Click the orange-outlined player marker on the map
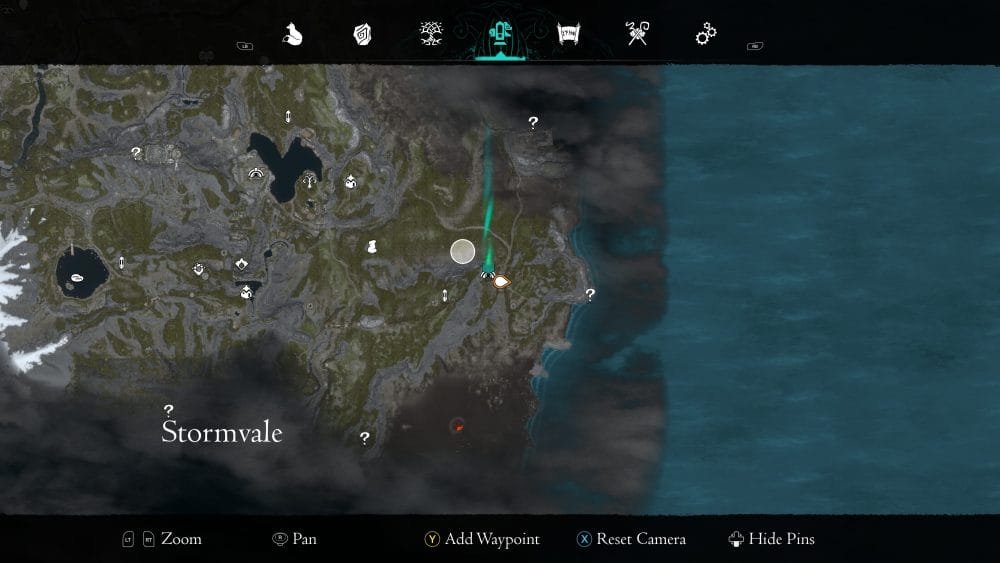This screenshot has height=563, width=1000. pos(501,281)
